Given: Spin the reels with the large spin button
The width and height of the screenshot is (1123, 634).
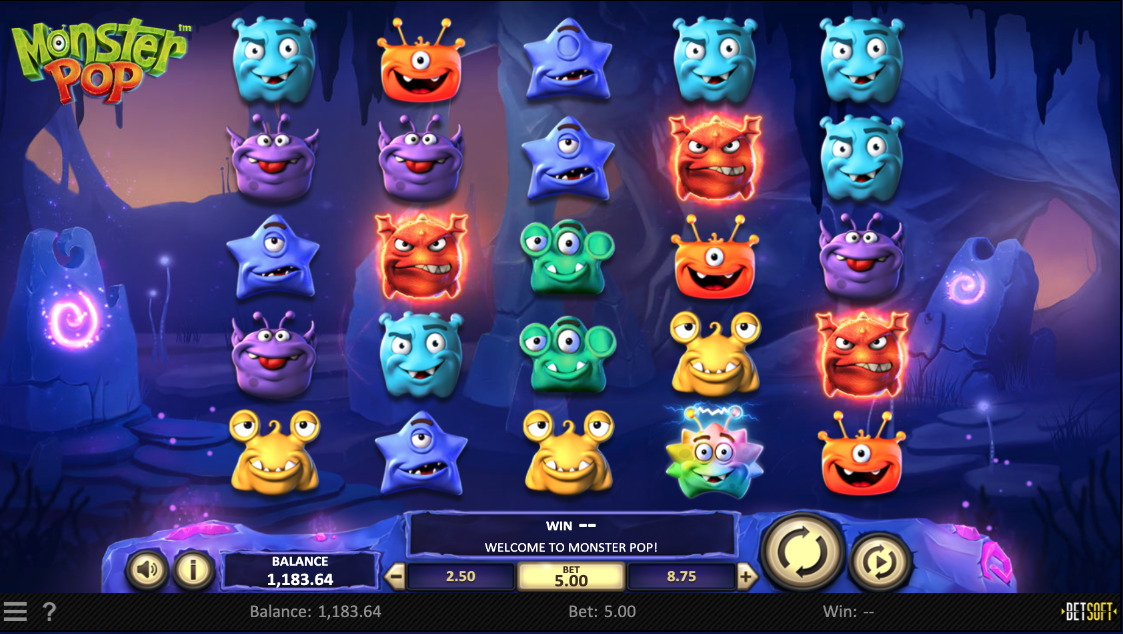Looking at the screenshot, I should pos(801,551).
